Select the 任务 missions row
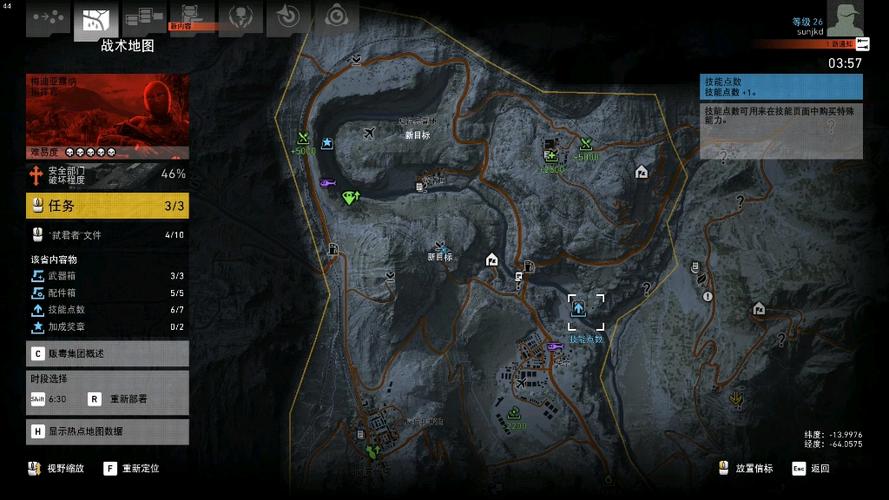The width and height of the screenshot is (889, 500). (x=107, y=206)
